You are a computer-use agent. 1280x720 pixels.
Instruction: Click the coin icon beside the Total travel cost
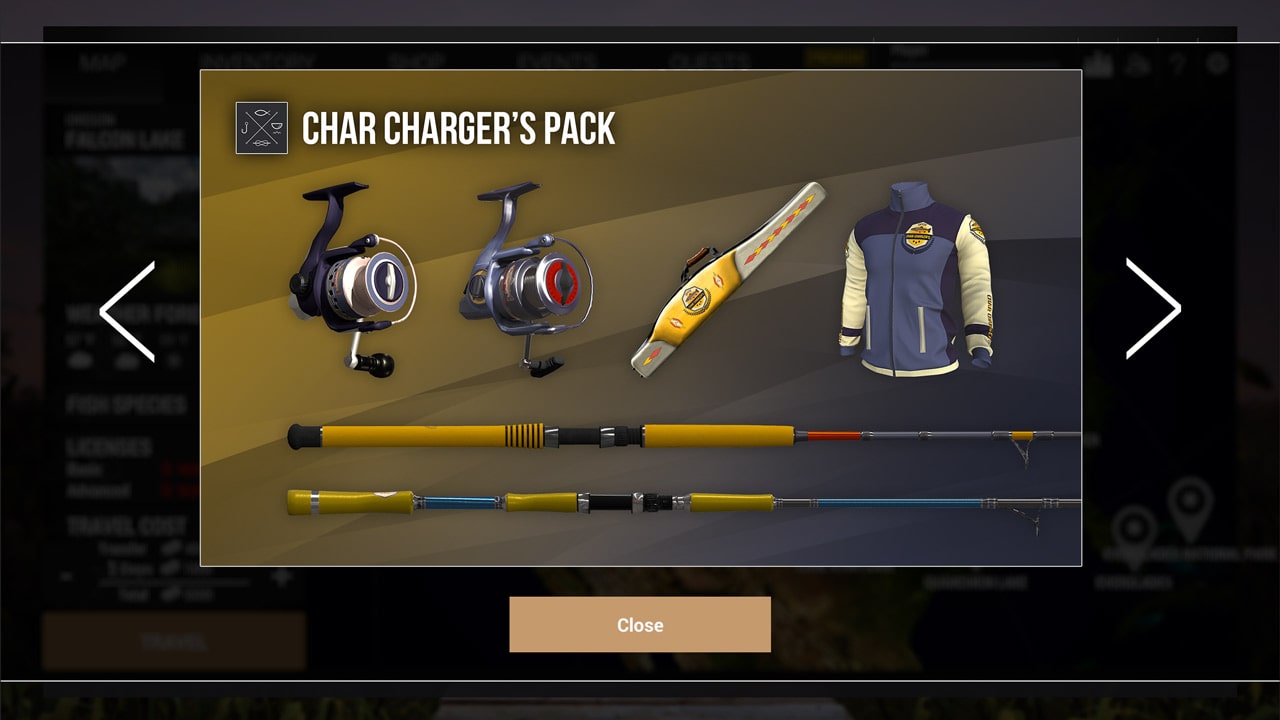[x=172, y=593]
